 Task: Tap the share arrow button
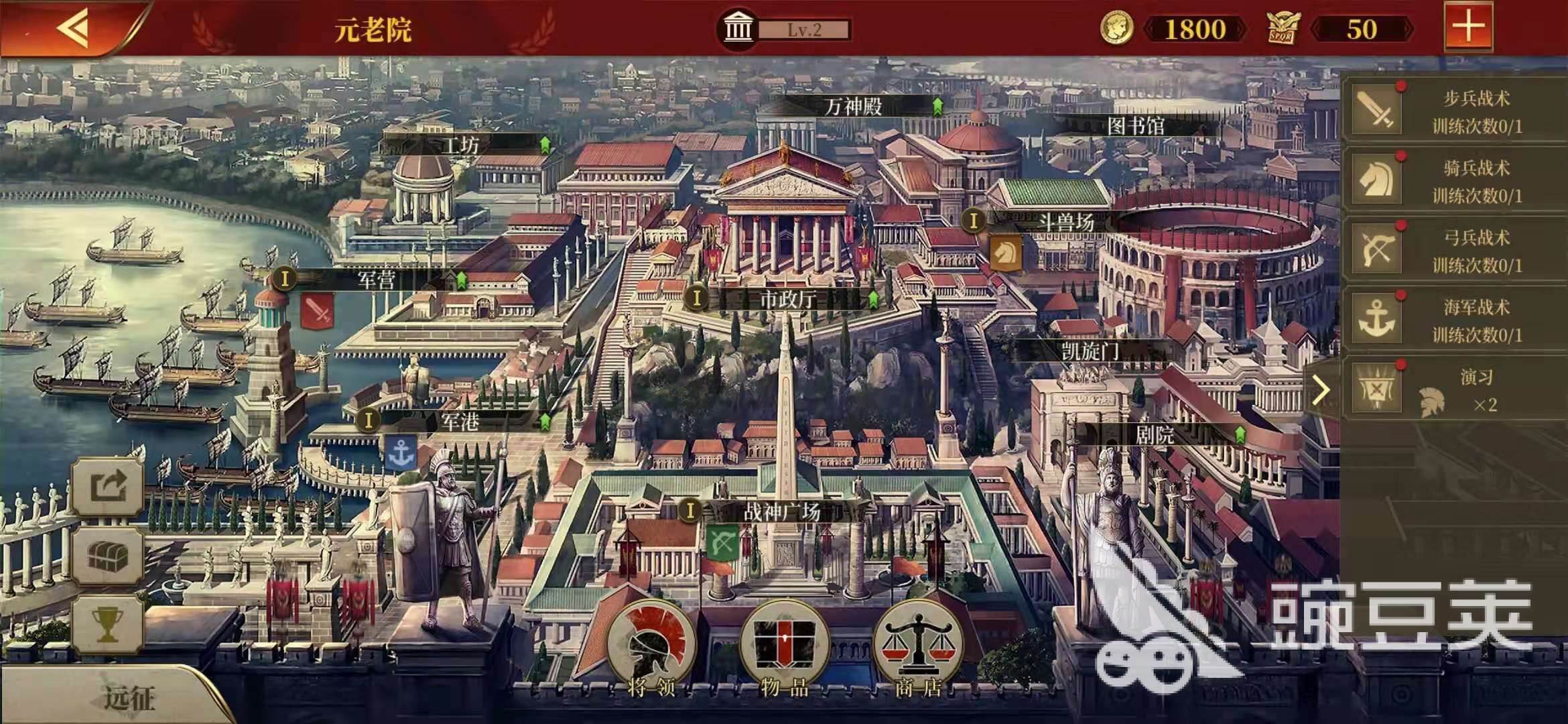108,486
